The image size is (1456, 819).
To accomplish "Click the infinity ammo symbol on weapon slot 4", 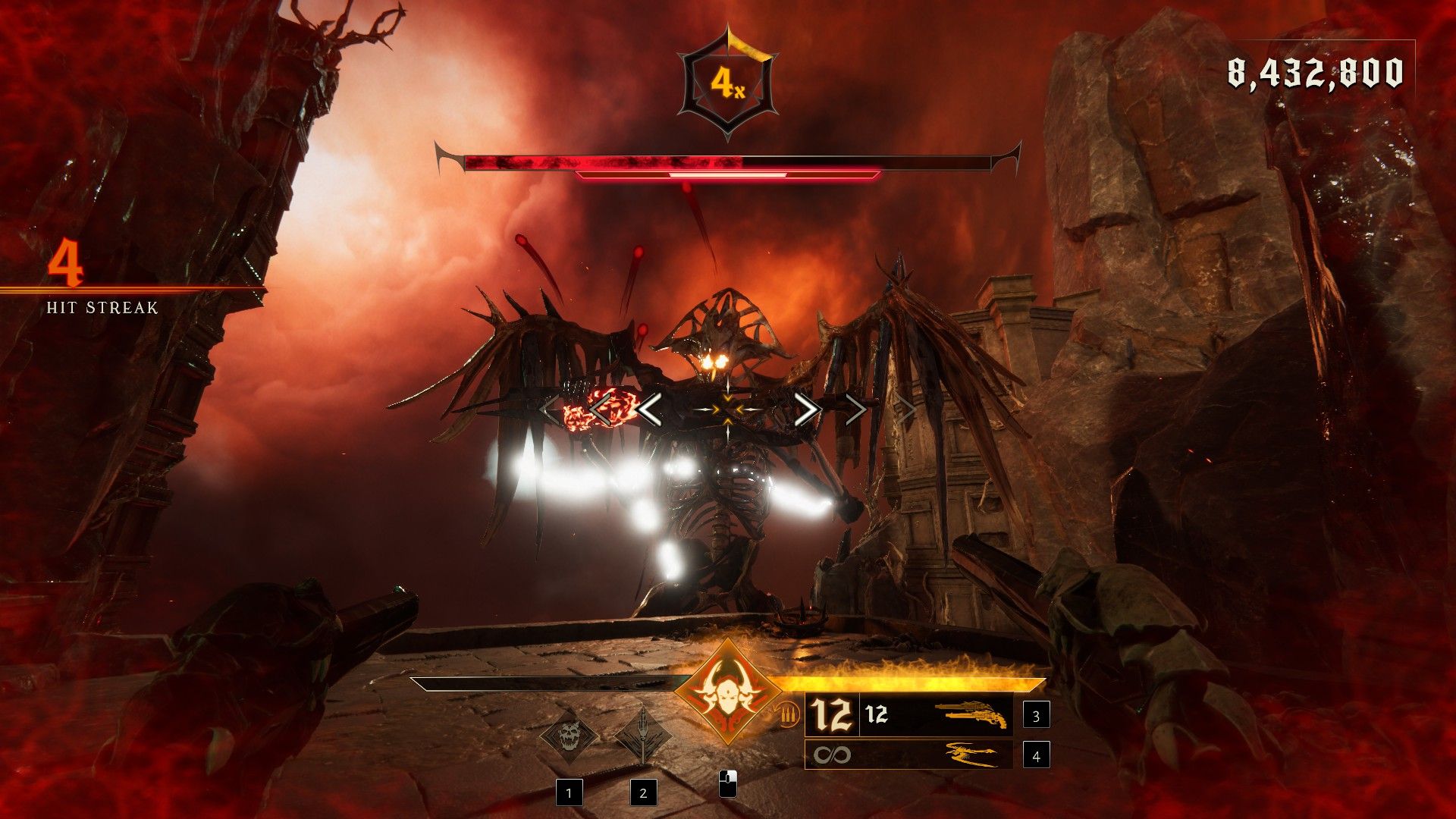I will [833, 755].
